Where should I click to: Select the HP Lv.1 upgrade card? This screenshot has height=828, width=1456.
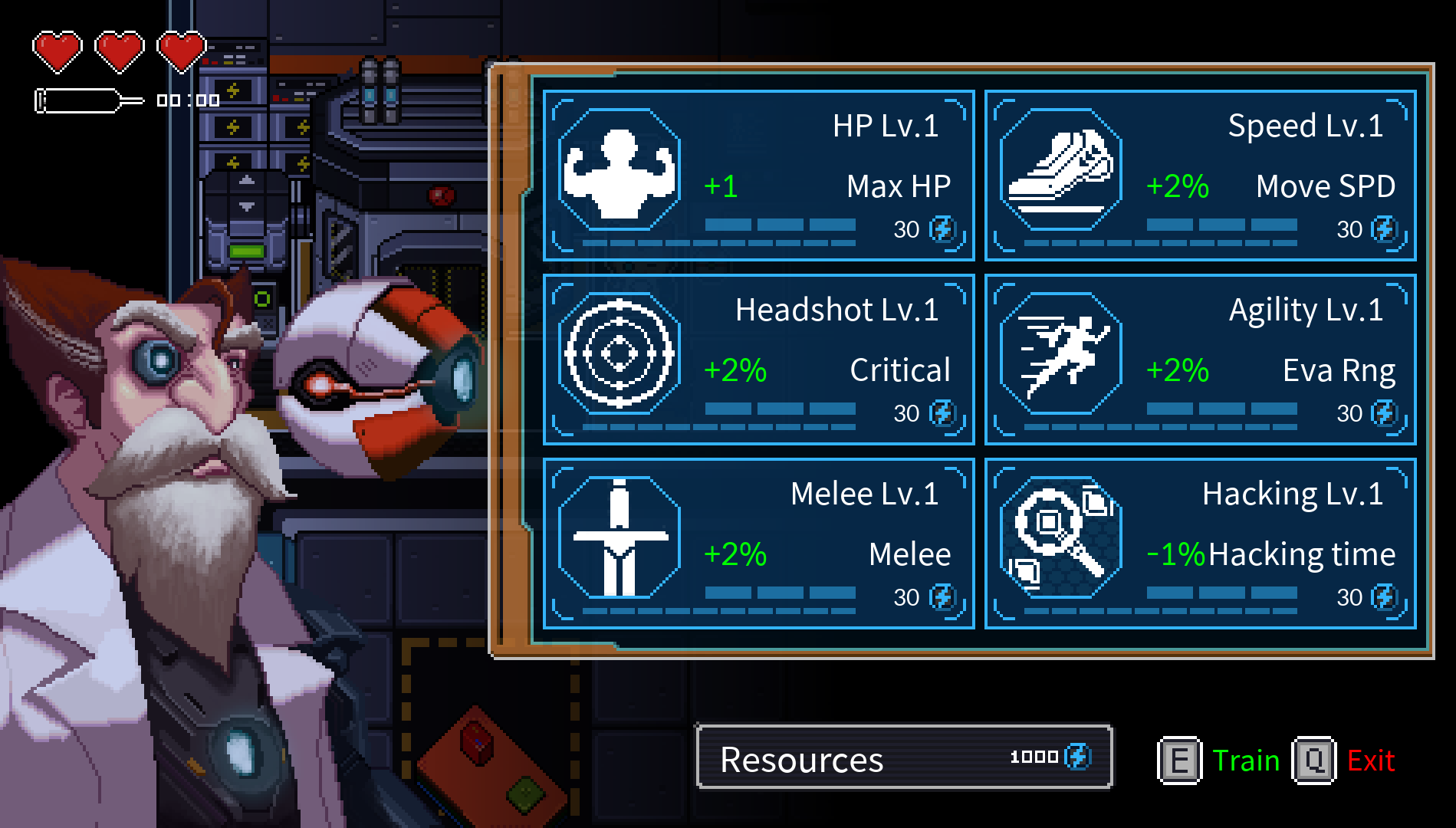758,176
